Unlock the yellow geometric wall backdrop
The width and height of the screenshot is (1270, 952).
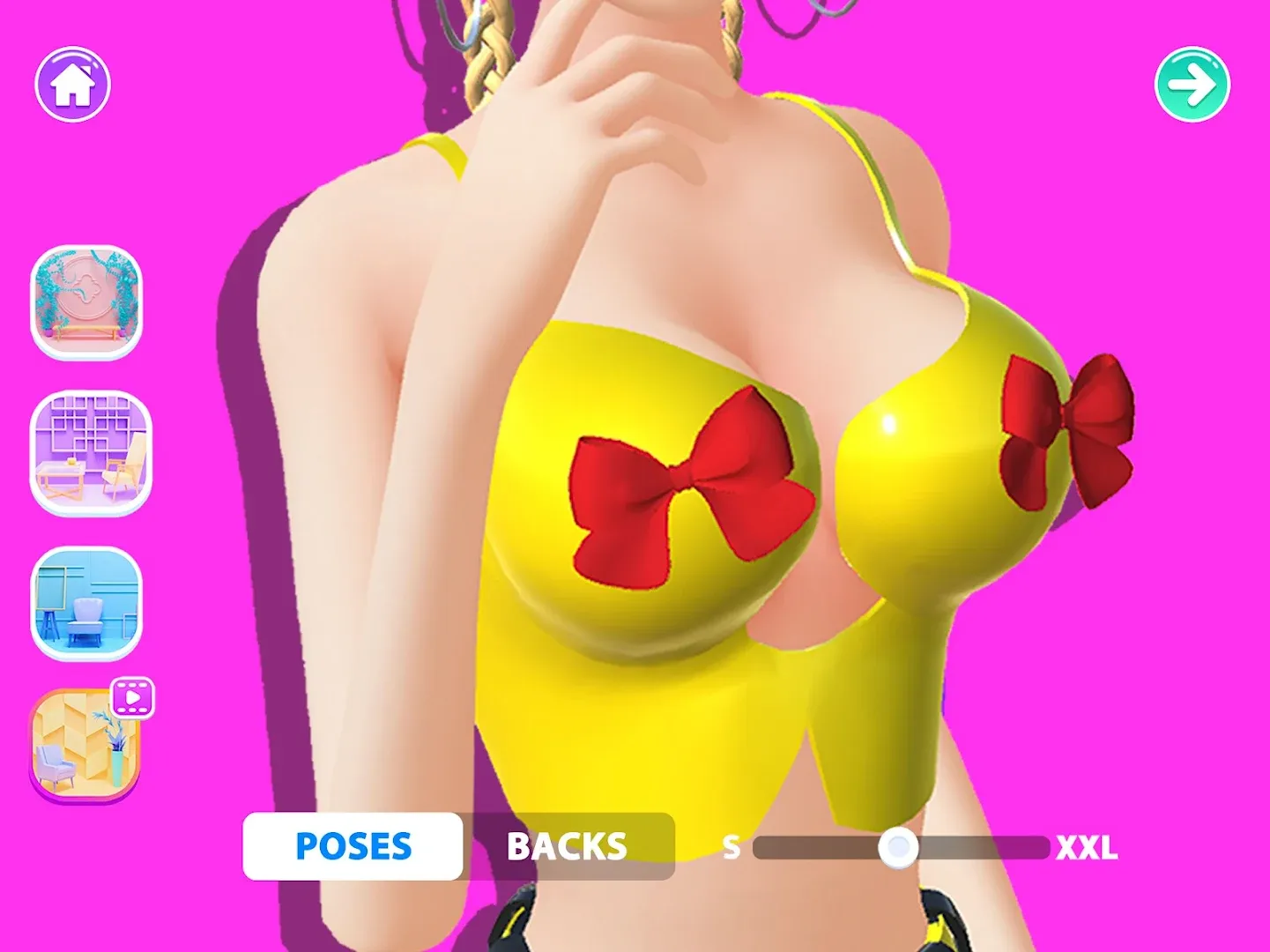(85, 743)
